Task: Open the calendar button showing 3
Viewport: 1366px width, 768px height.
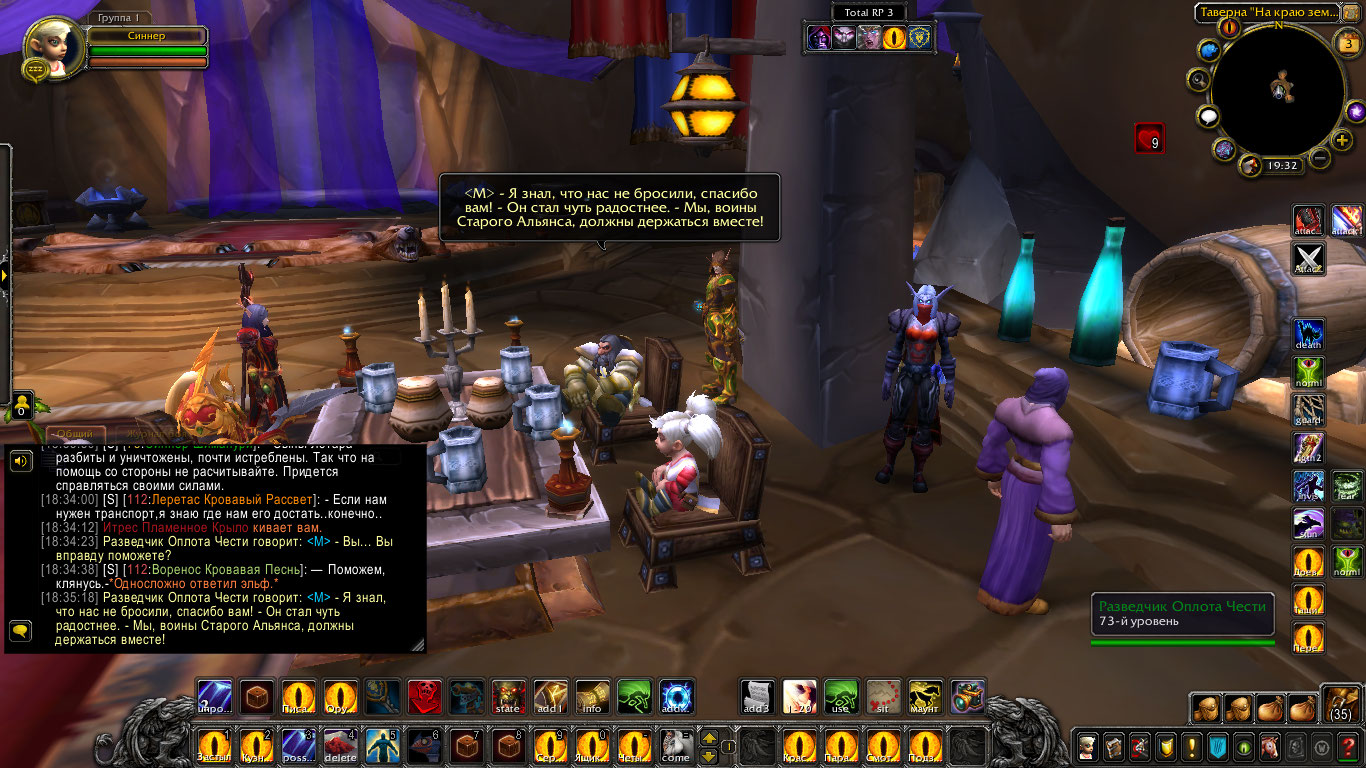Action: (1347, 43)
